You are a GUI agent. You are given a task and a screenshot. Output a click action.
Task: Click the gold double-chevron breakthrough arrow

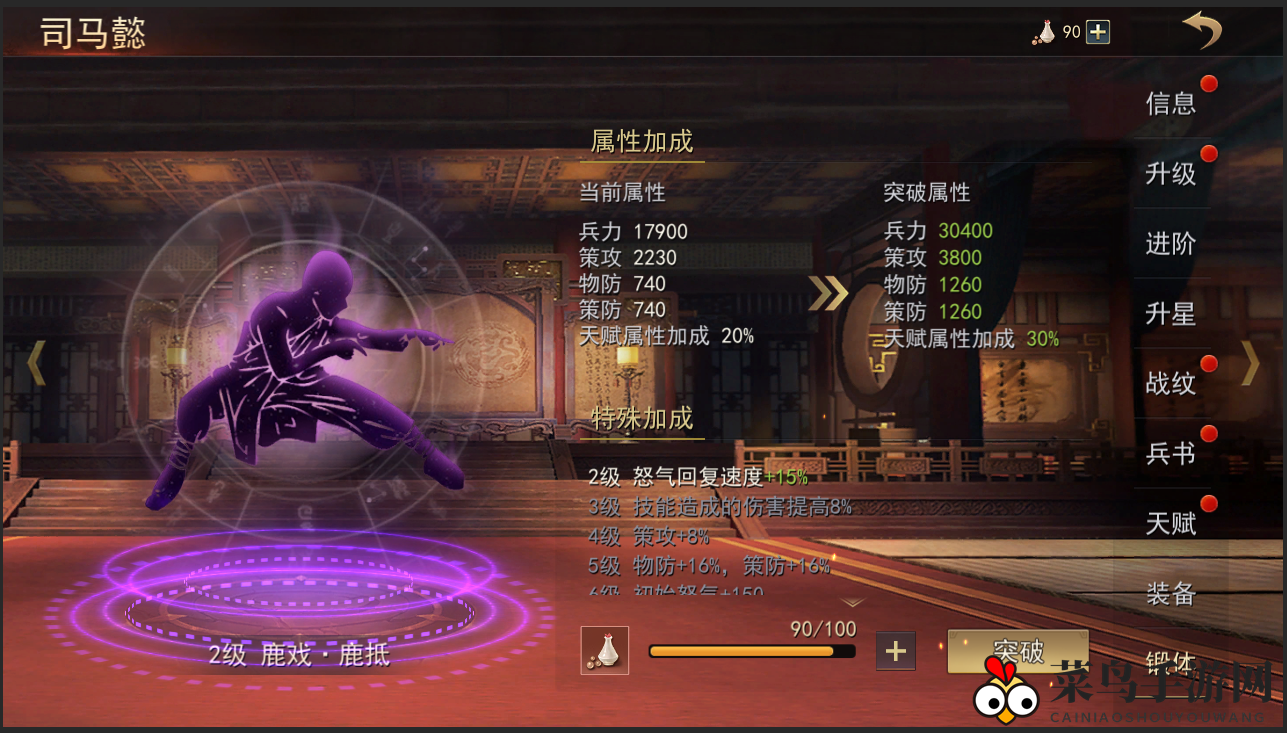827,295
